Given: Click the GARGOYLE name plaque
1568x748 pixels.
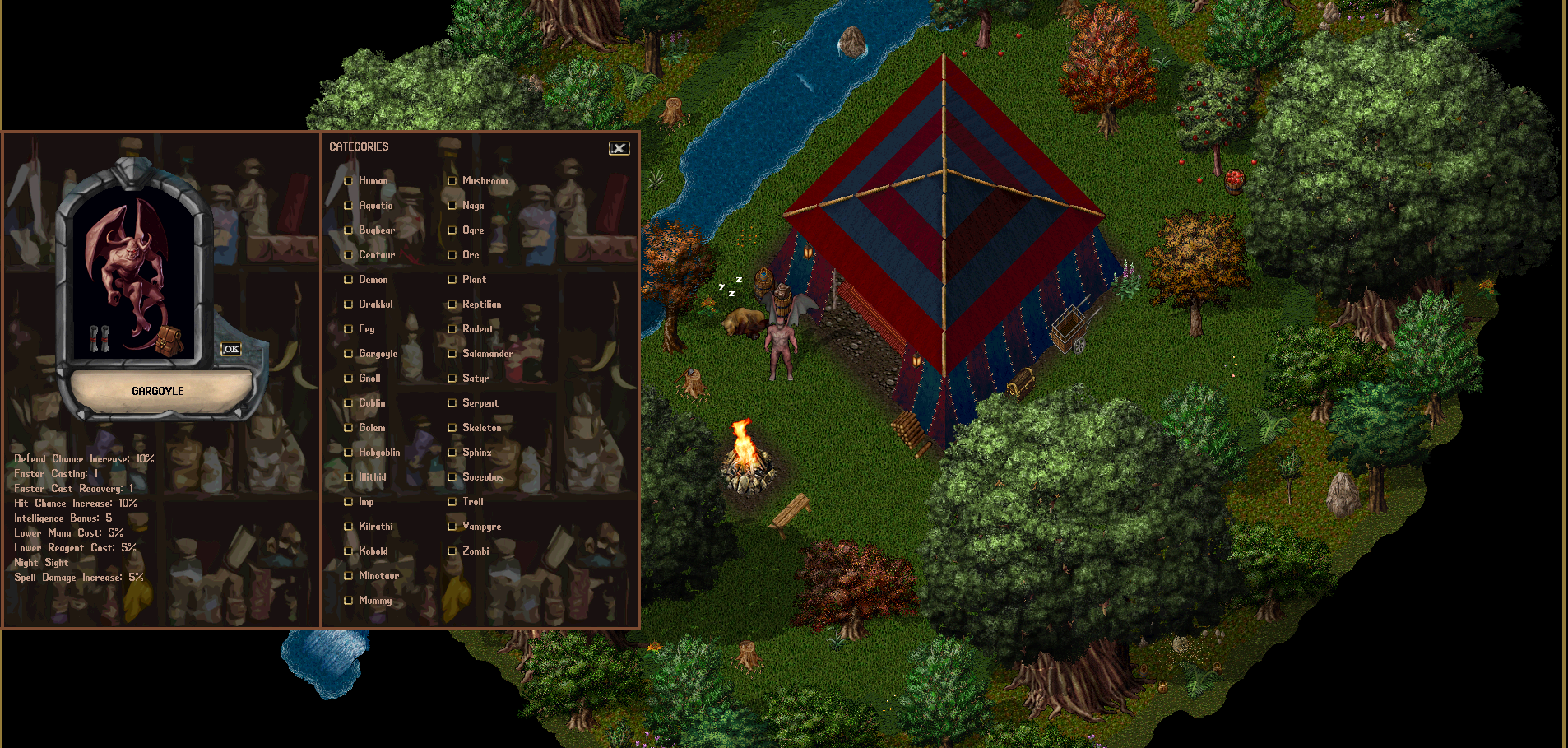Looking at the screenshot, I should tap(160, 392).
